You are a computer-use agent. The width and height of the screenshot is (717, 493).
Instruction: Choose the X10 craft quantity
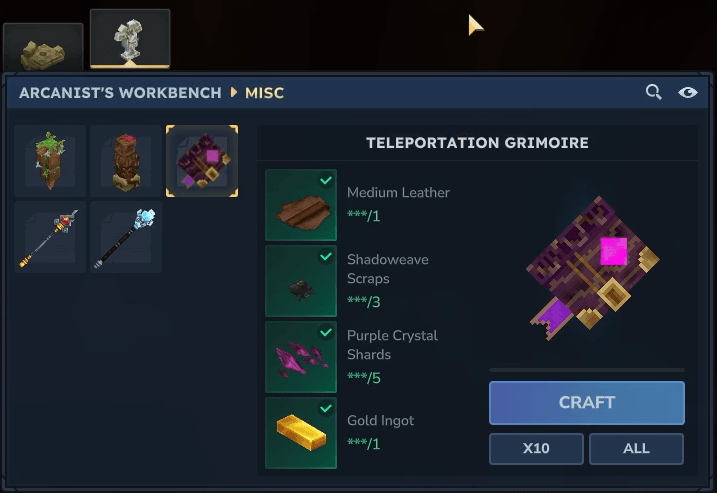coord(536,448)
